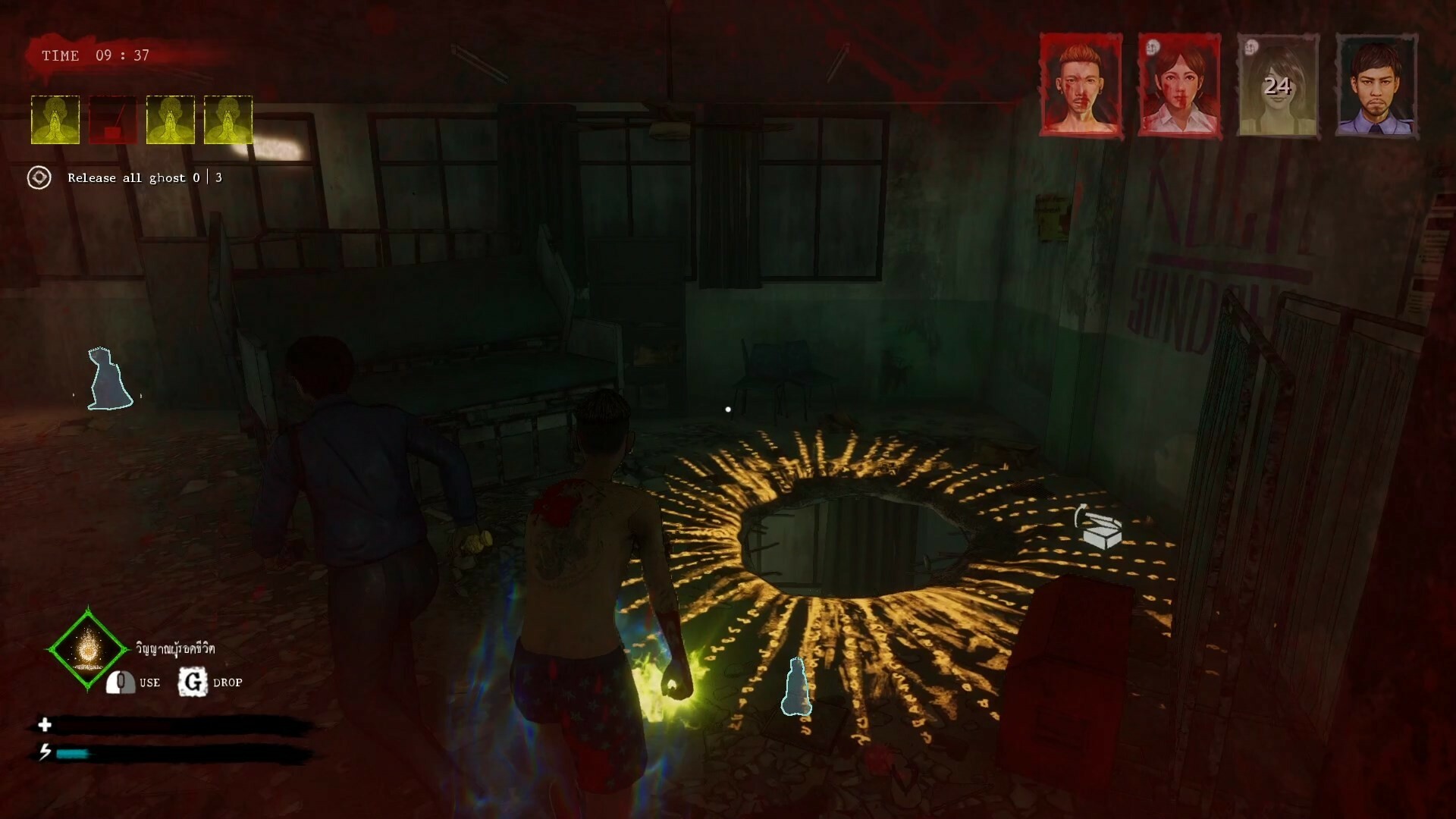Click the lightning stamina icon on the lower bar

point(45,752)
